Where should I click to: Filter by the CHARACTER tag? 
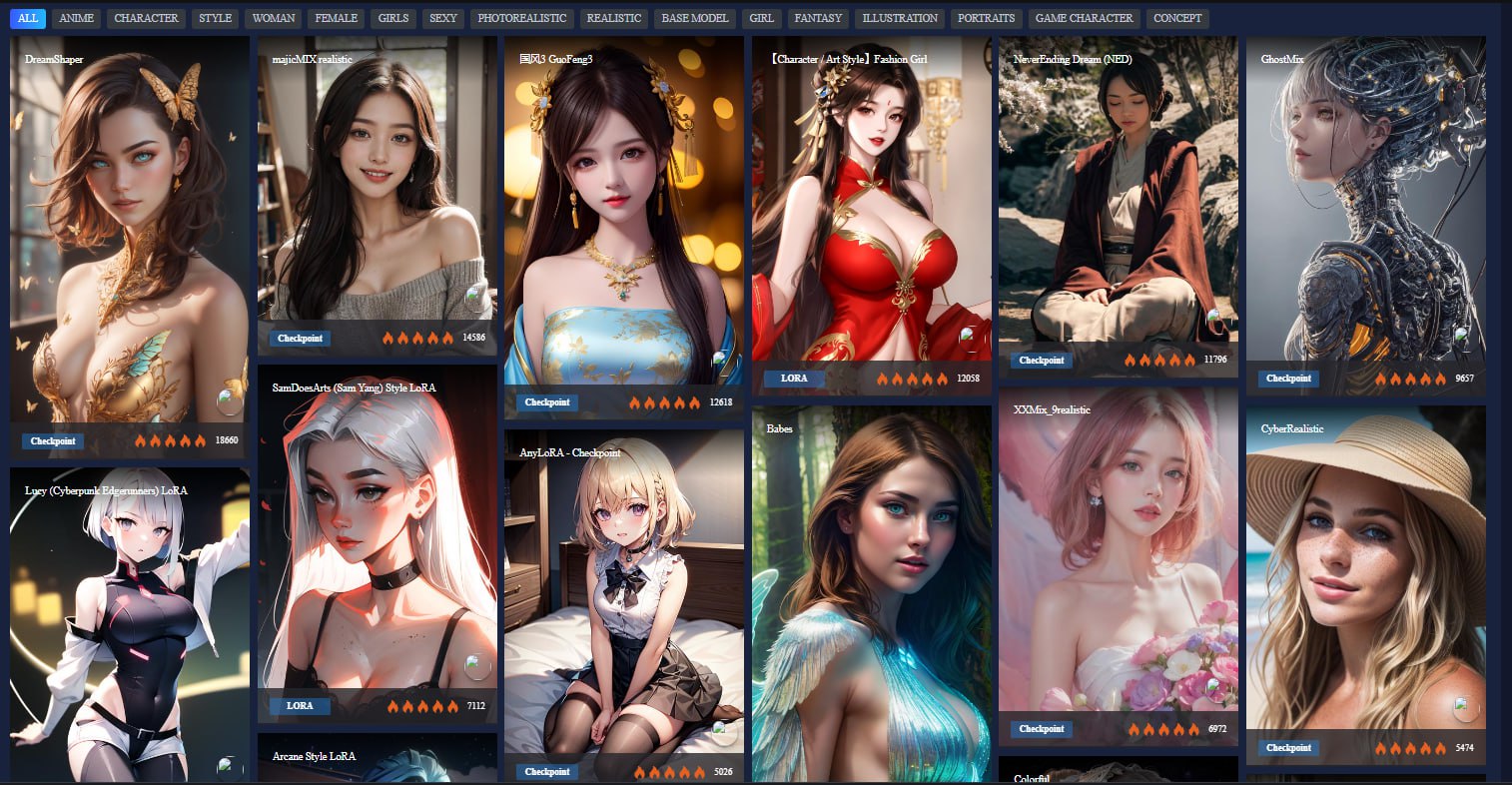146,18
